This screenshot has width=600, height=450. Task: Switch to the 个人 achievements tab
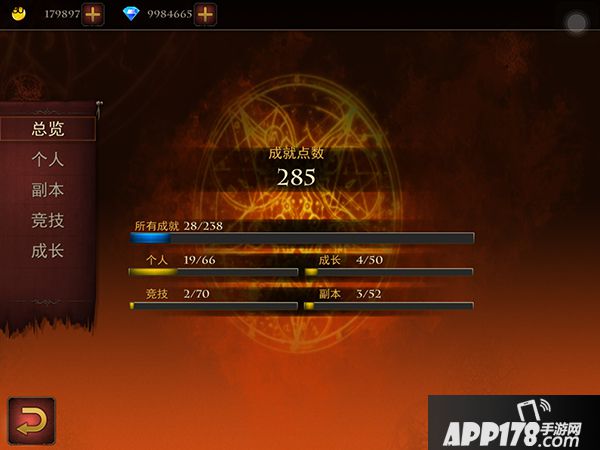click(48, 159)
